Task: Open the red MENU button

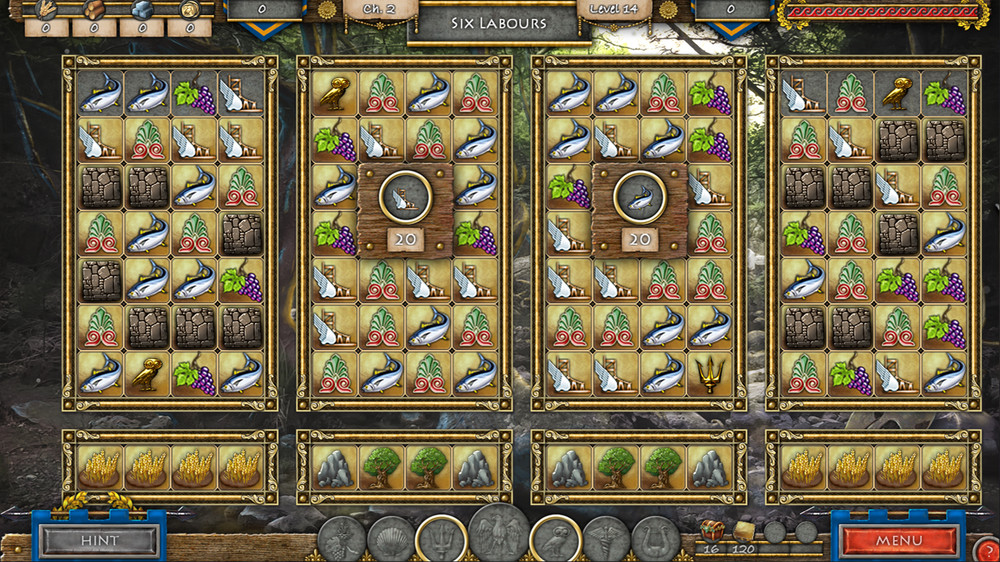Action: (x=898, y=541)
